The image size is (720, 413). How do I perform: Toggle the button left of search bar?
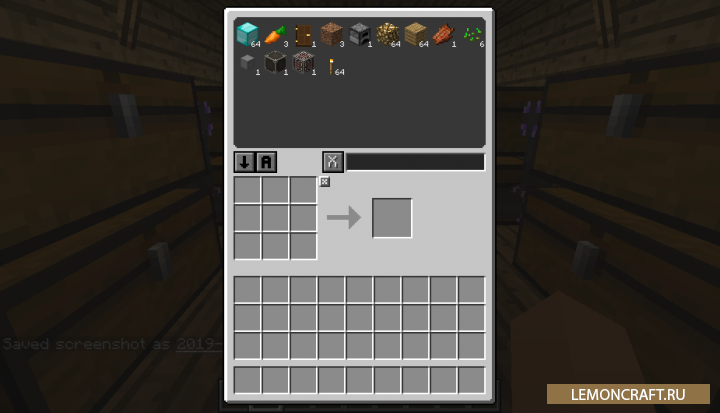333,162
